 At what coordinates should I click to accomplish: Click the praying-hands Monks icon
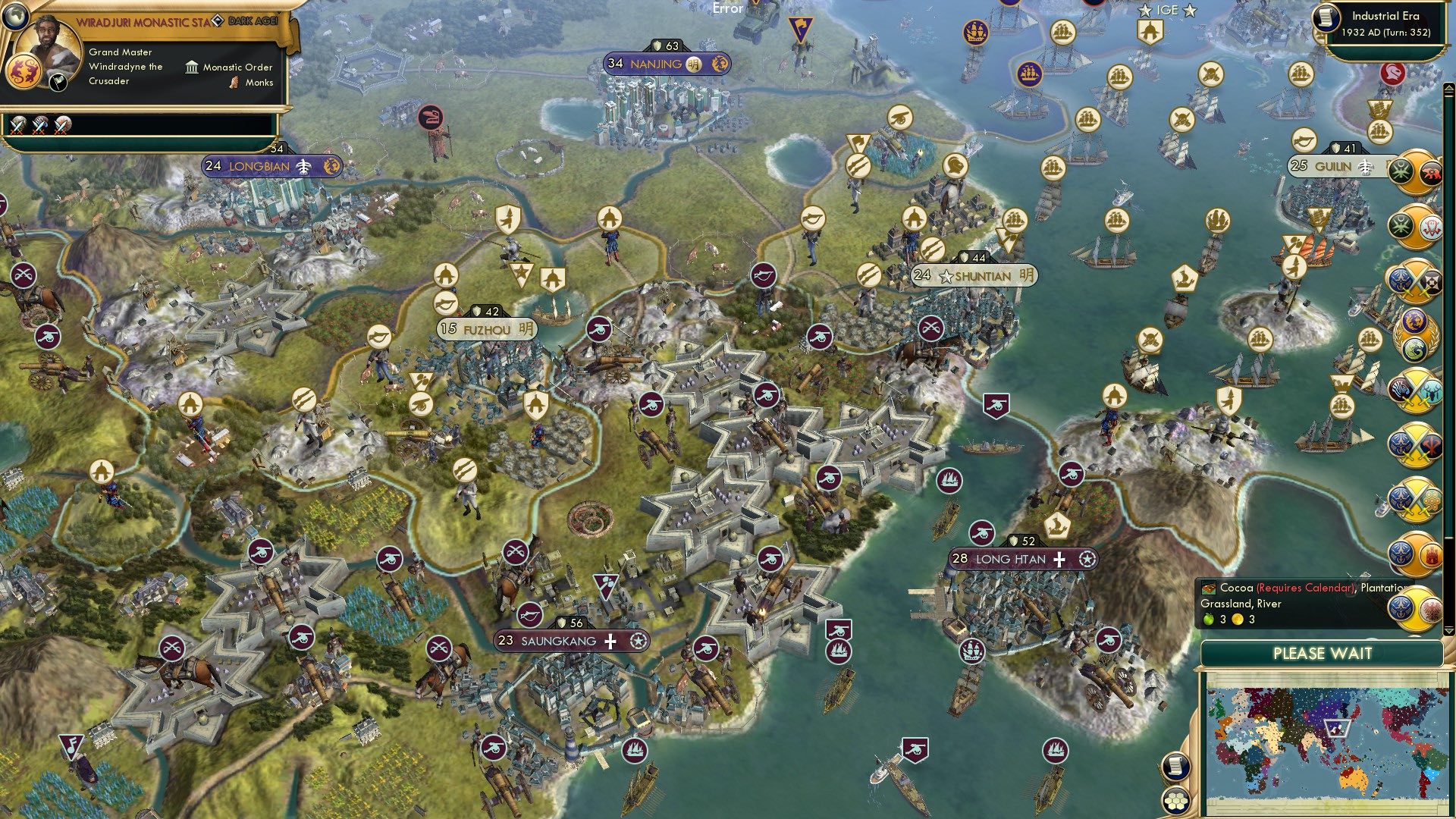click(234, 83)
